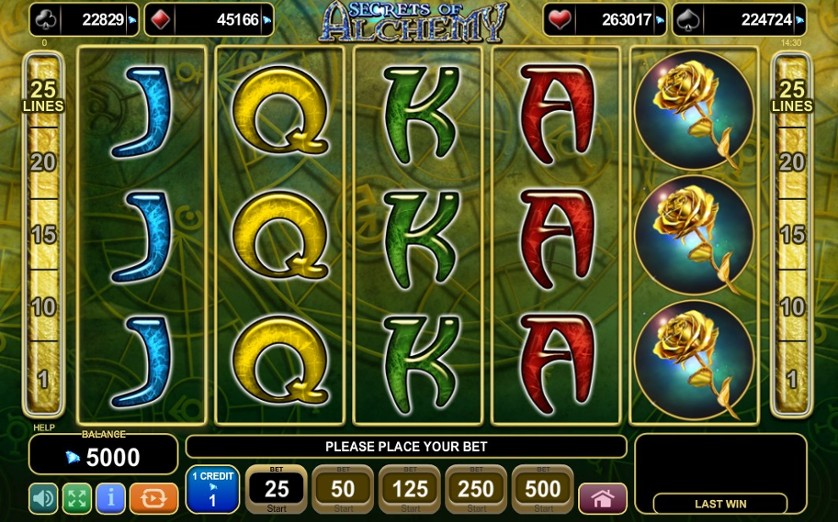Start spin with bet 25
838x522 pixels.
click(276, 489)
